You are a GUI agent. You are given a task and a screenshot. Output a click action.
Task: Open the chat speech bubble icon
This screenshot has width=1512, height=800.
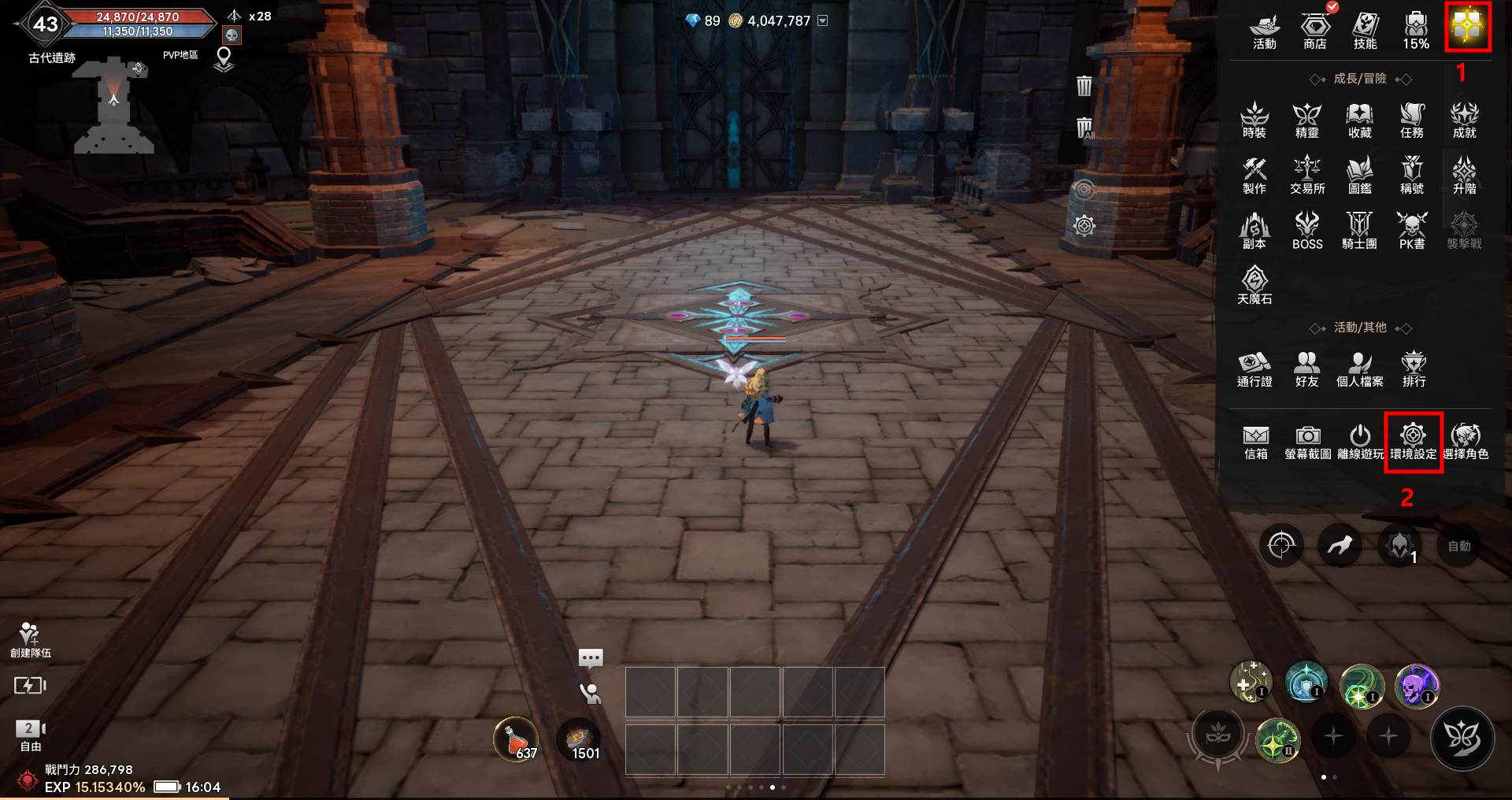pyautogui.click(x=591, y=657)
